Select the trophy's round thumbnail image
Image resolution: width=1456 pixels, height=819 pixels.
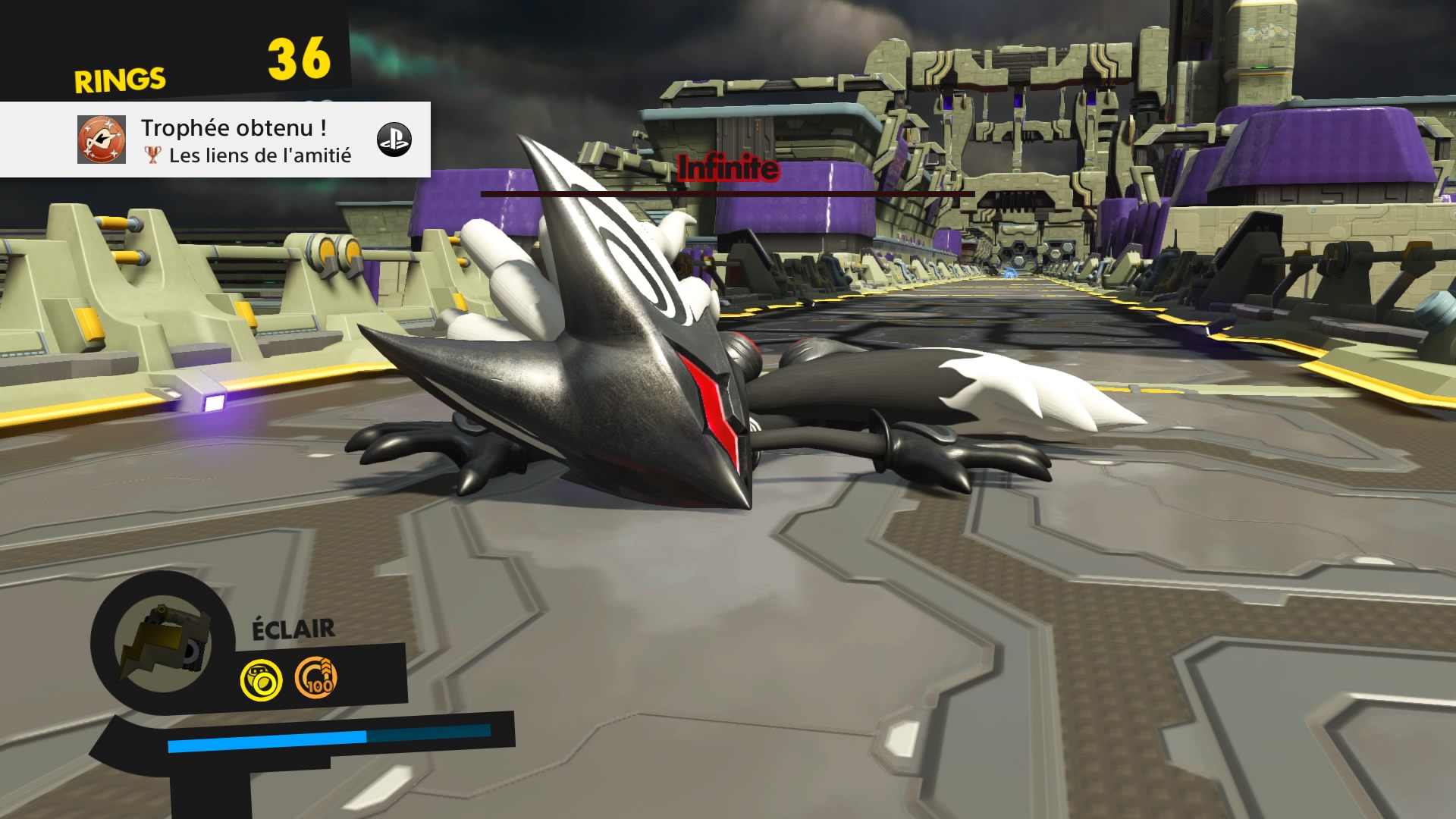click(102, 140)
